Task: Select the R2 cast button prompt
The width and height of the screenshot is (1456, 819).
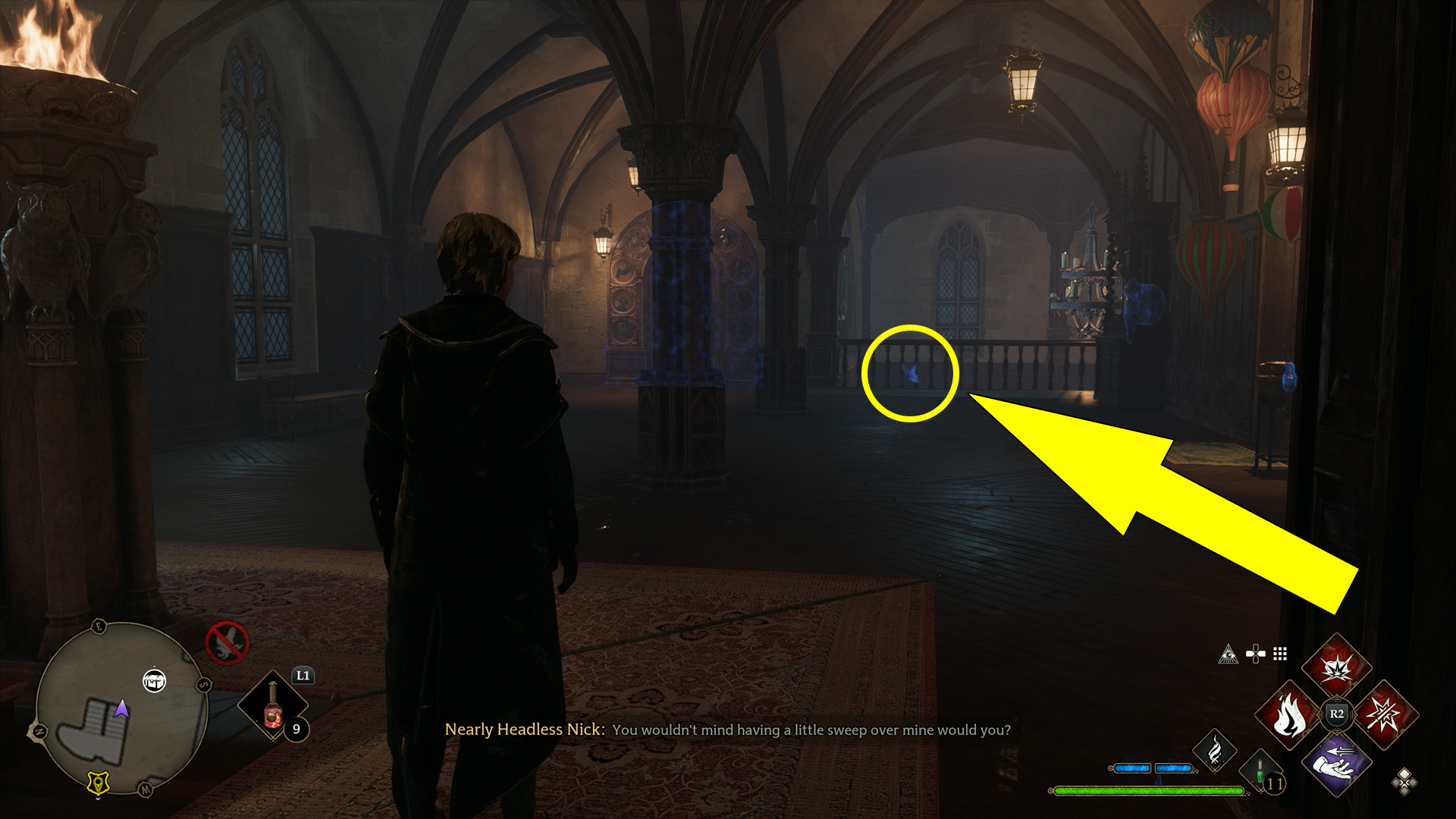Action: click(1336, 714)
